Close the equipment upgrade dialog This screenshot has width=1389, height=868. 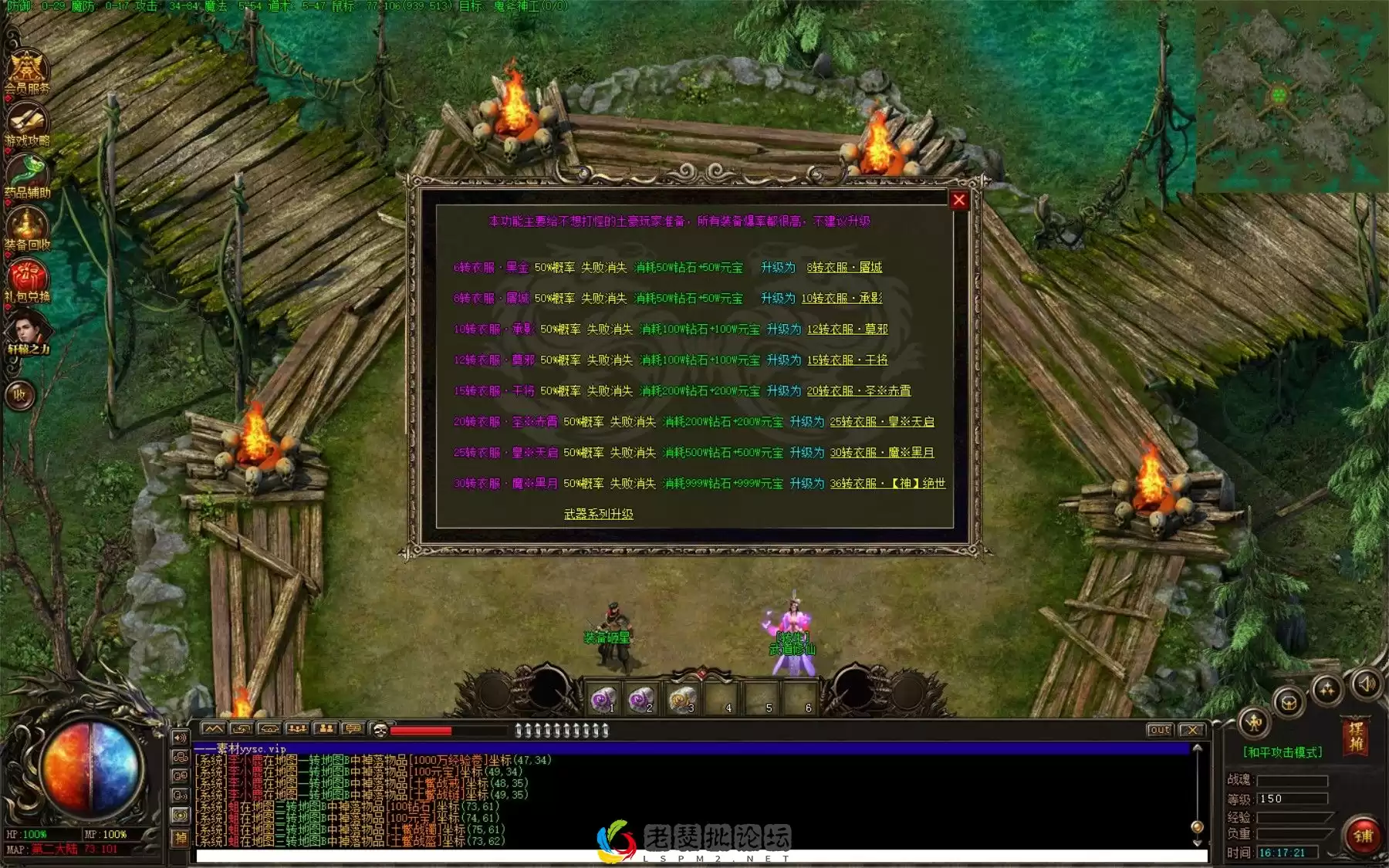click(x=958, y=201)
